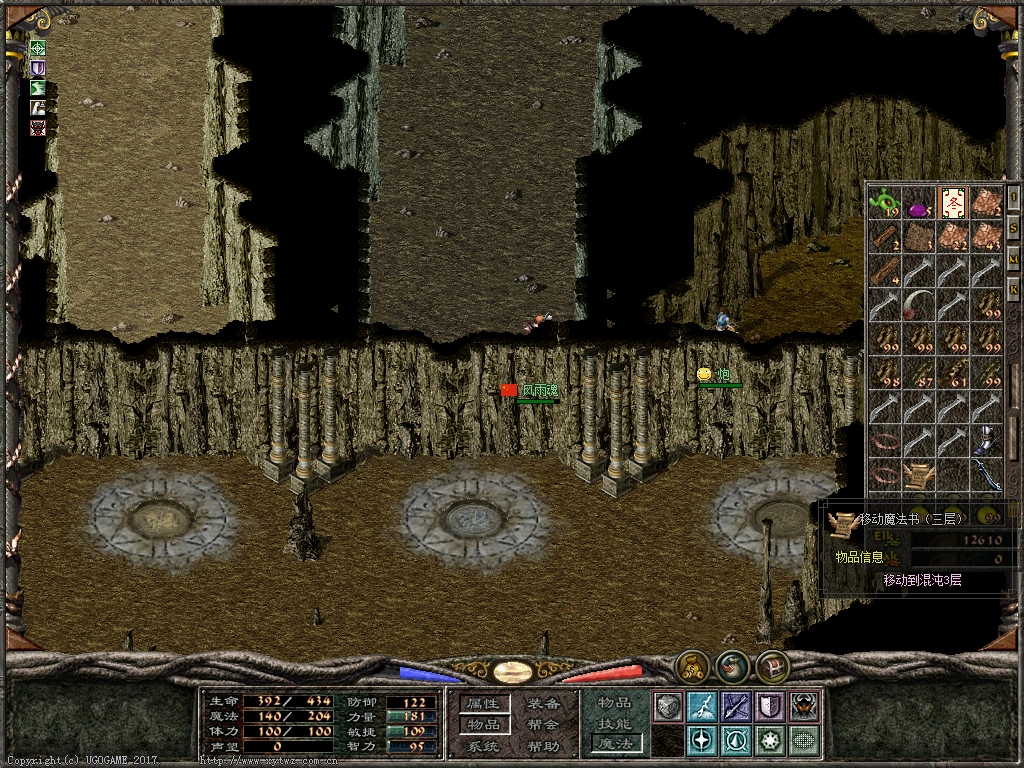
Task: Choose the green one-eyed creature item
Action: point(884,205)
